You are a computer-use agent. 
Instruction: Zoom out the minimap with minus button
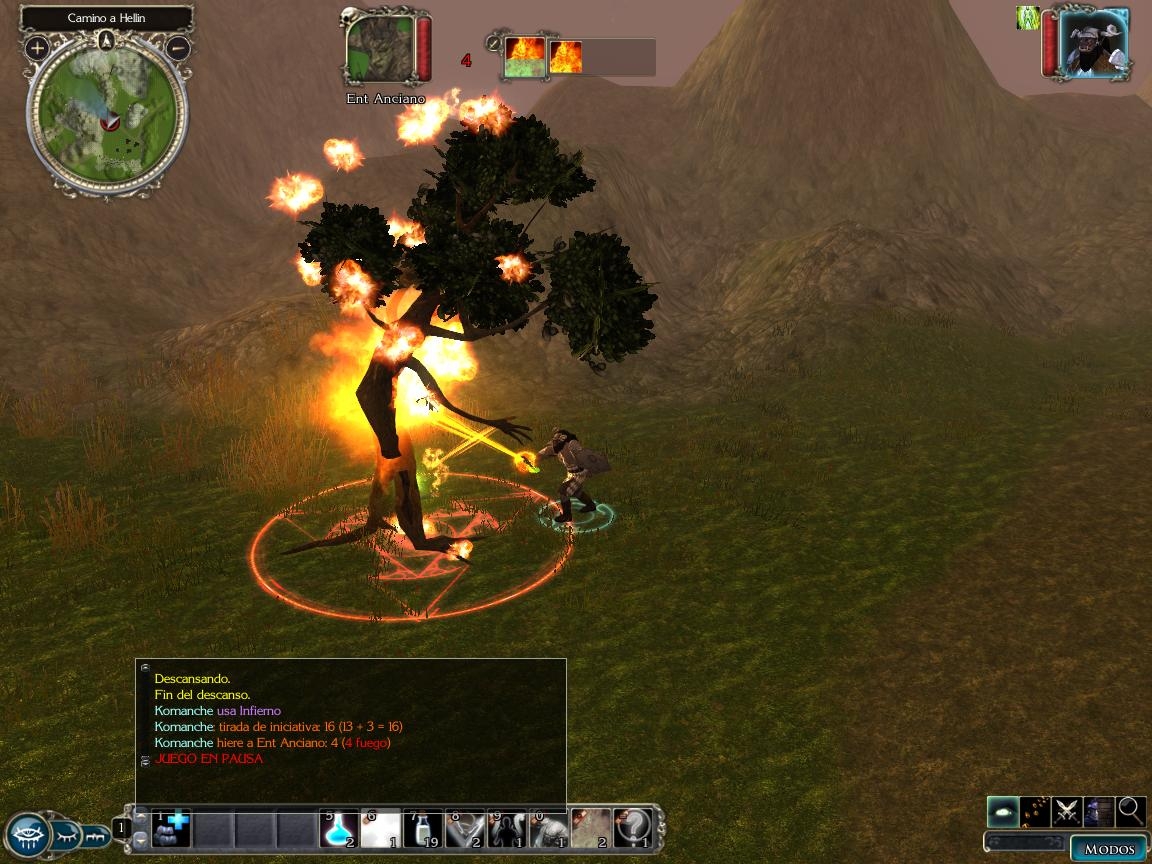tap(177, 47)
